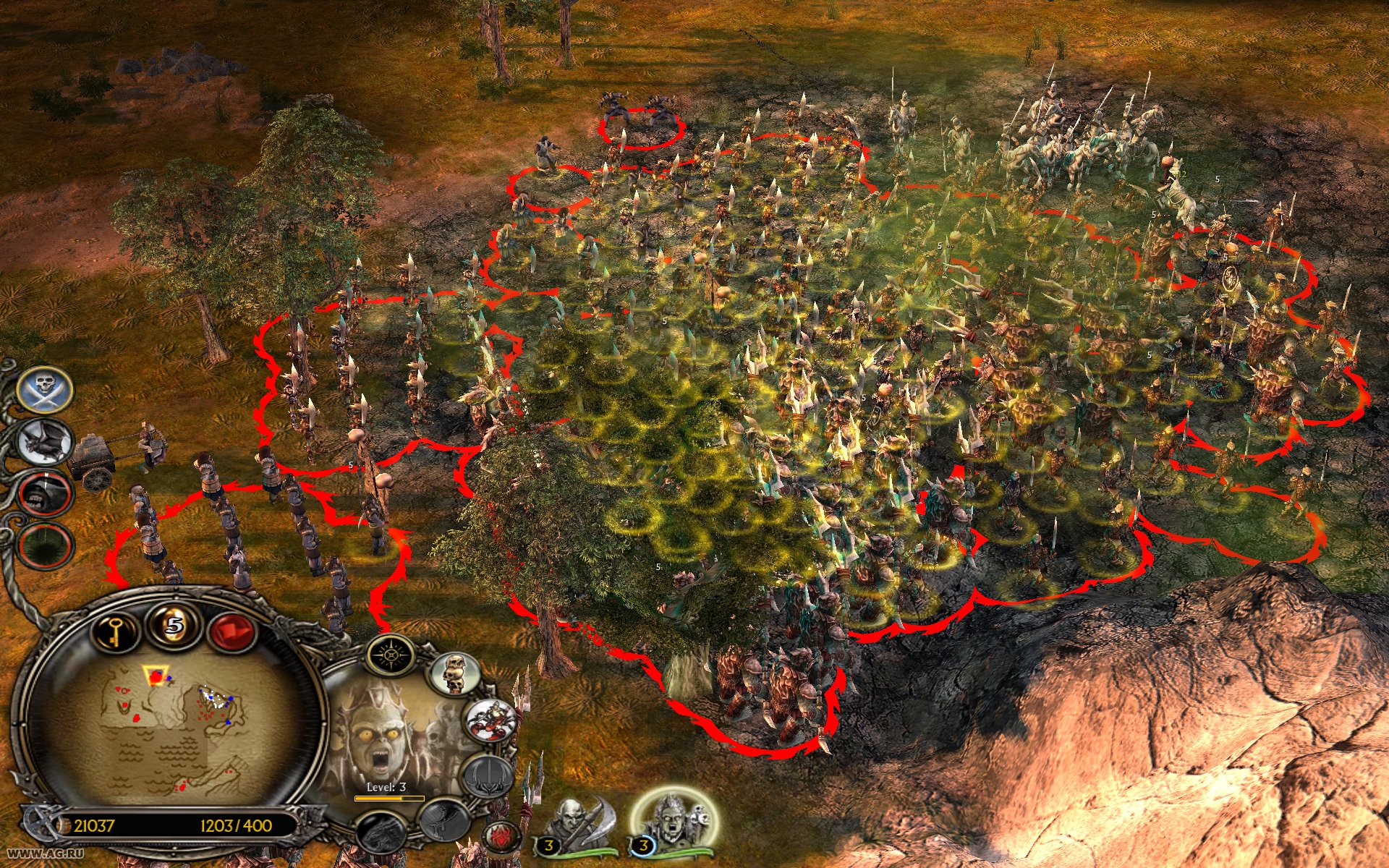Select the greyed-out spiked crown ability
The image size is (1389, 868).
[x=488, y=775]
